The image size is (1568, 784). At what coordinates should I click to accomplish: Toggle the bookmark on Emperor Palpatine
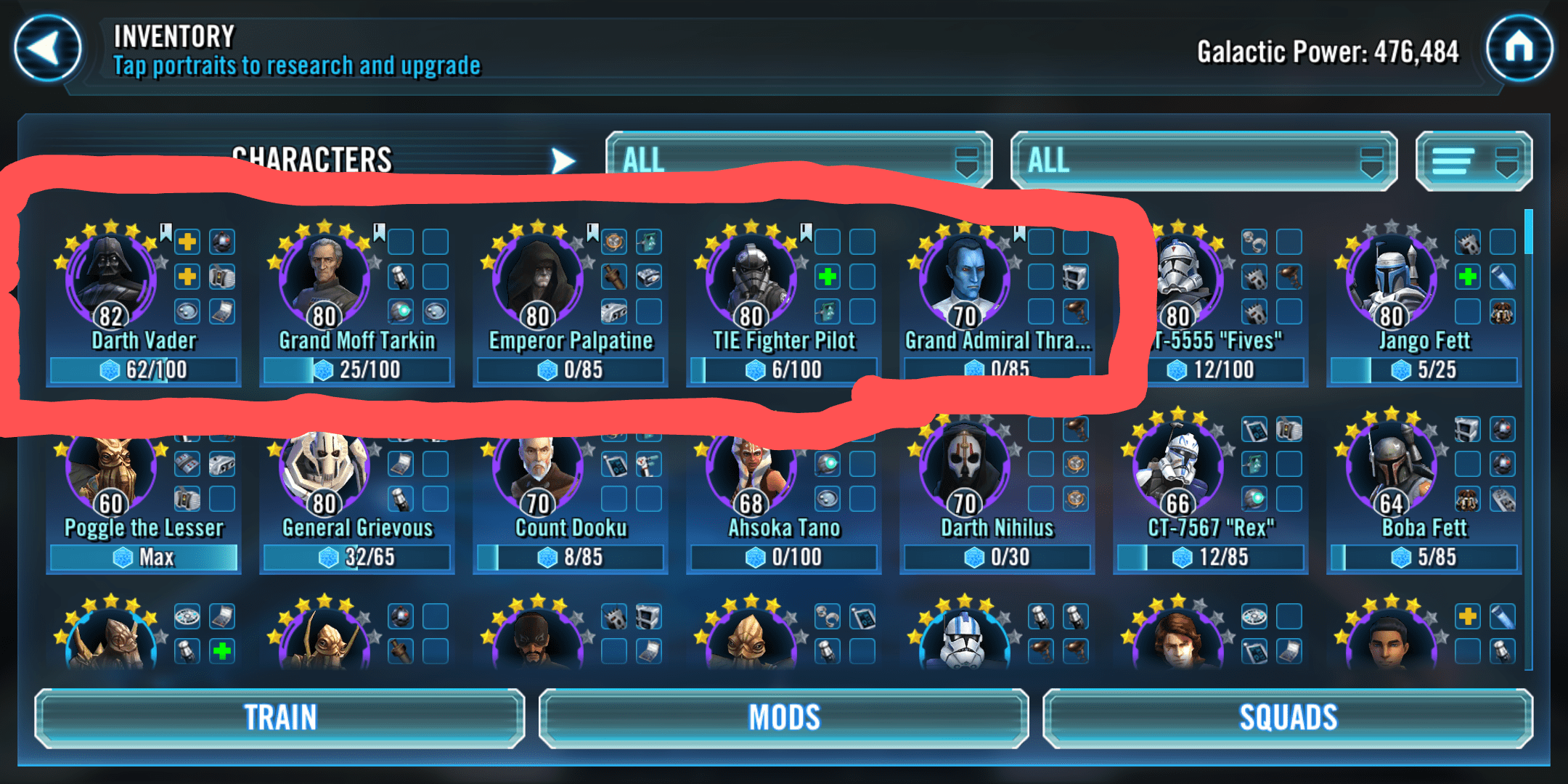(592, 231)
